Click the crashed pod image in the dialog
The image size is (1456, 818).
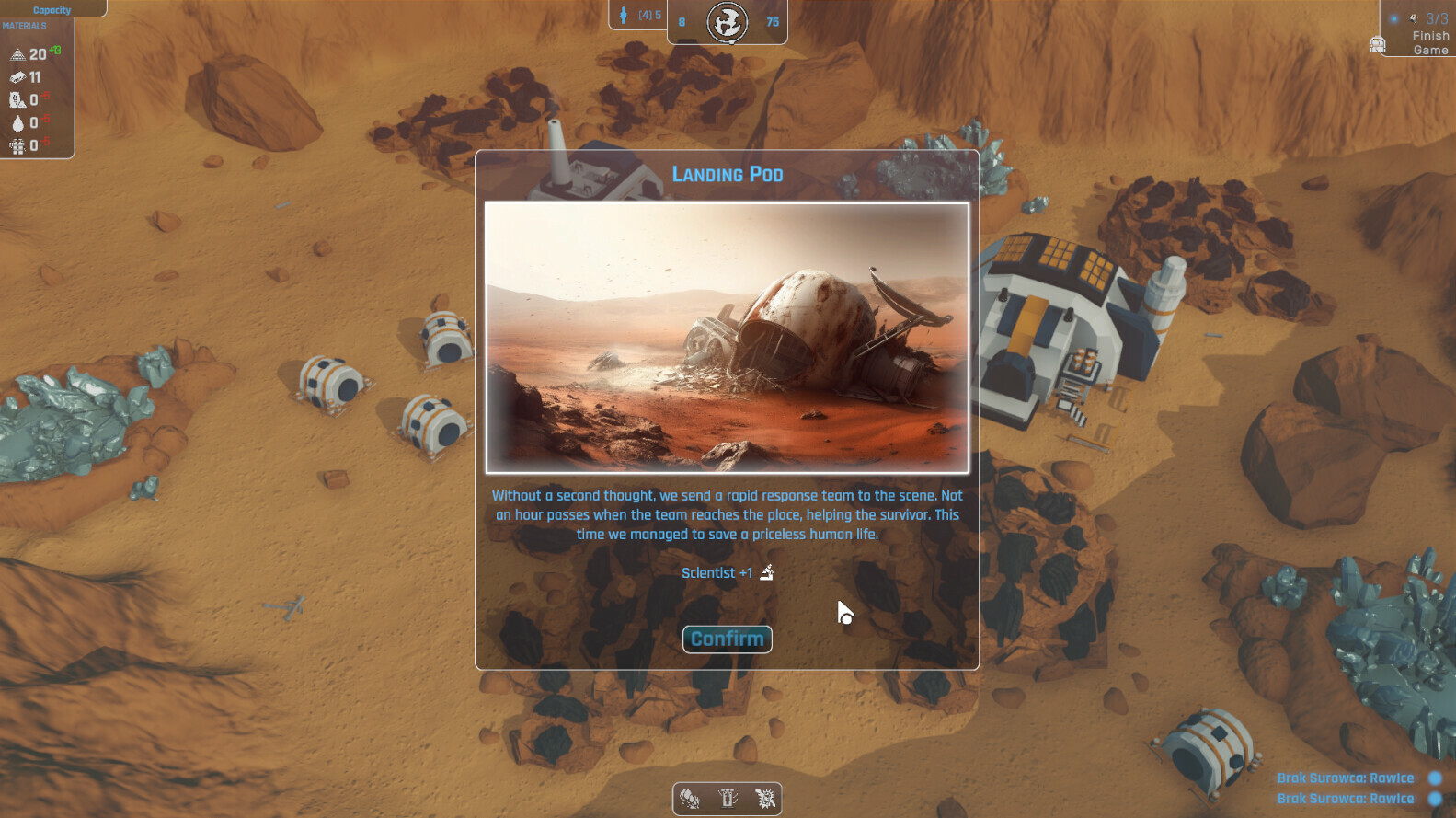pyautogui.click(x=727, y=336)
